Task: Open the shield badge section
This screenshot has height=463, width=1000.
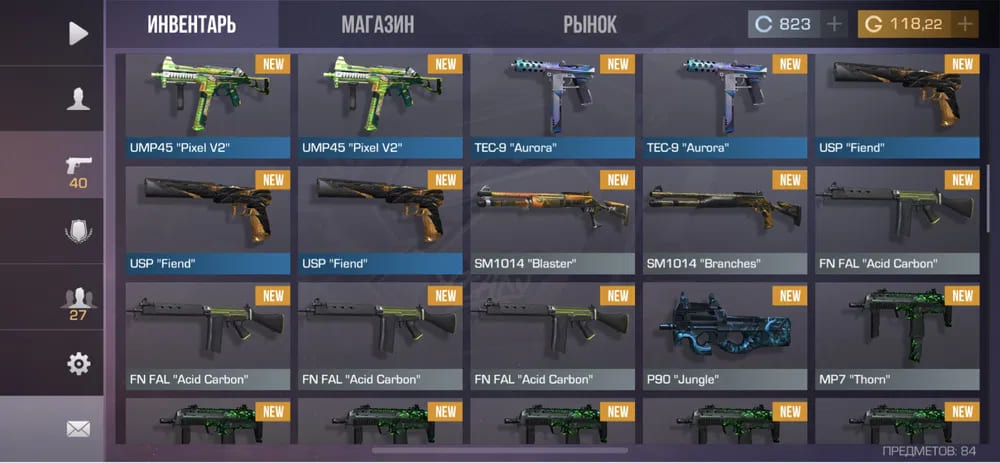Action: point(78,231)
